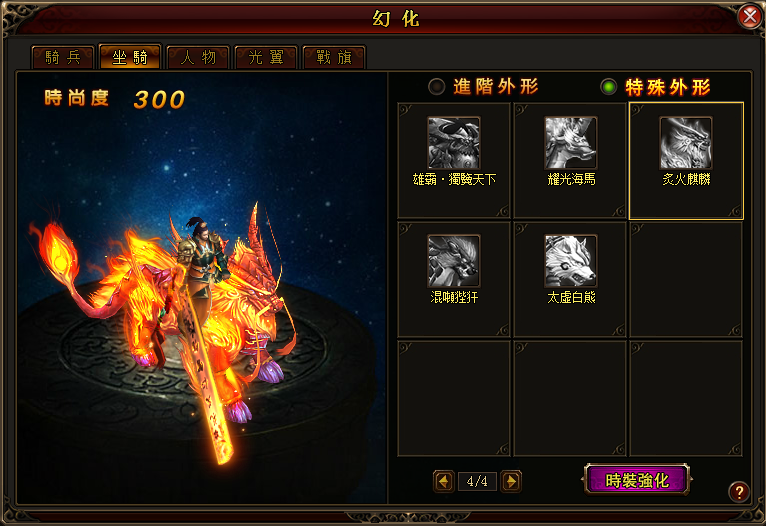The width and height of the screenshot is (766, 526).
Task: Go to the previous page of appearances
Action: pos(444,481)
